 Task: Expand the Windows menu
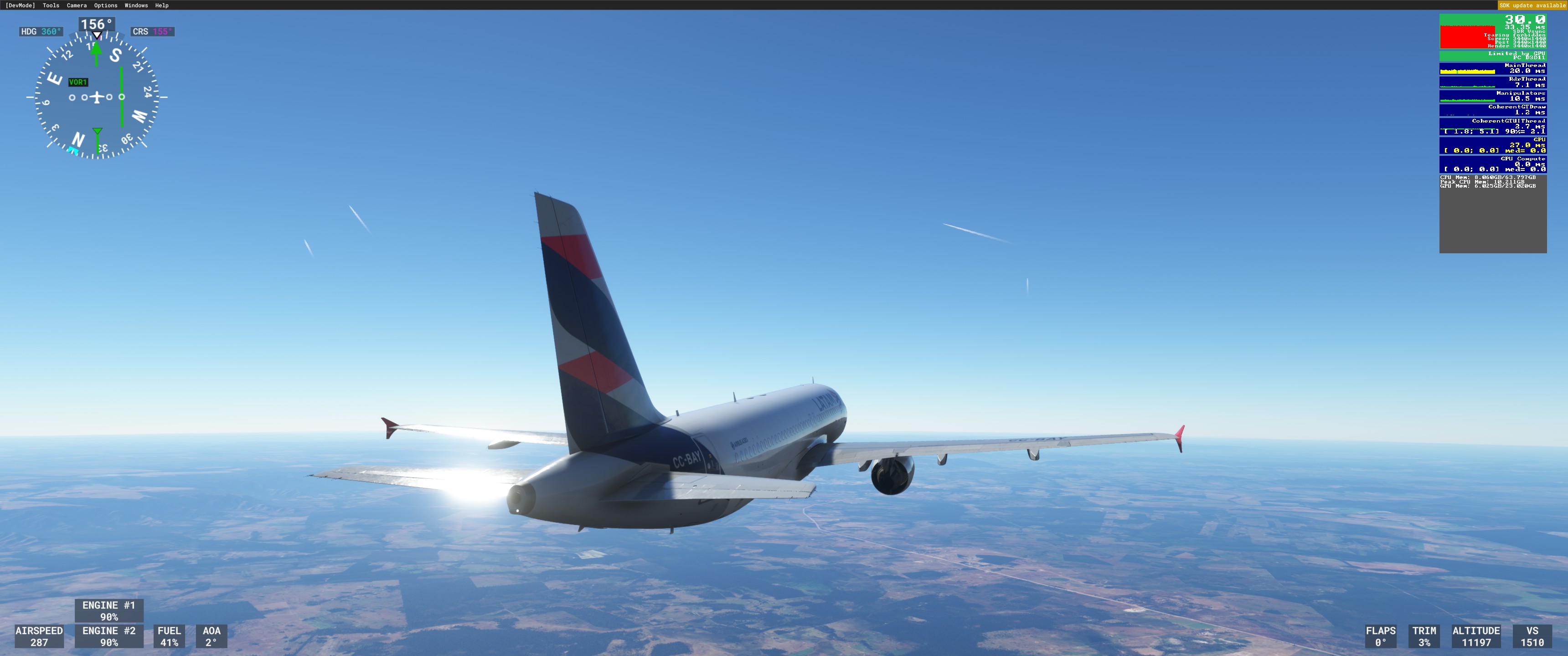tap(136, 5)
